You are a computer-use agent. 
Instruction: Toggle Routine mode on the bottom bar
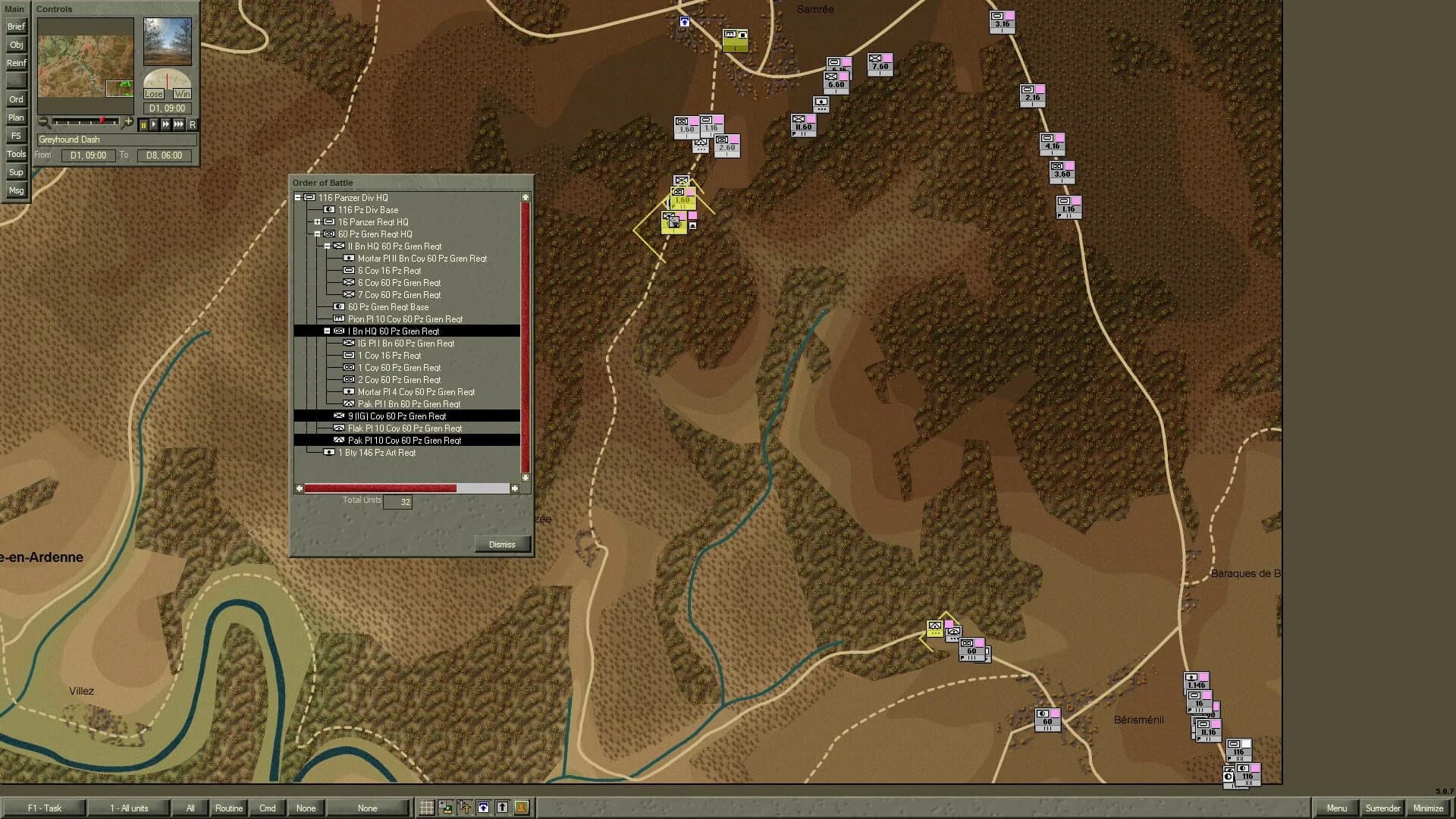pos(228,808)
